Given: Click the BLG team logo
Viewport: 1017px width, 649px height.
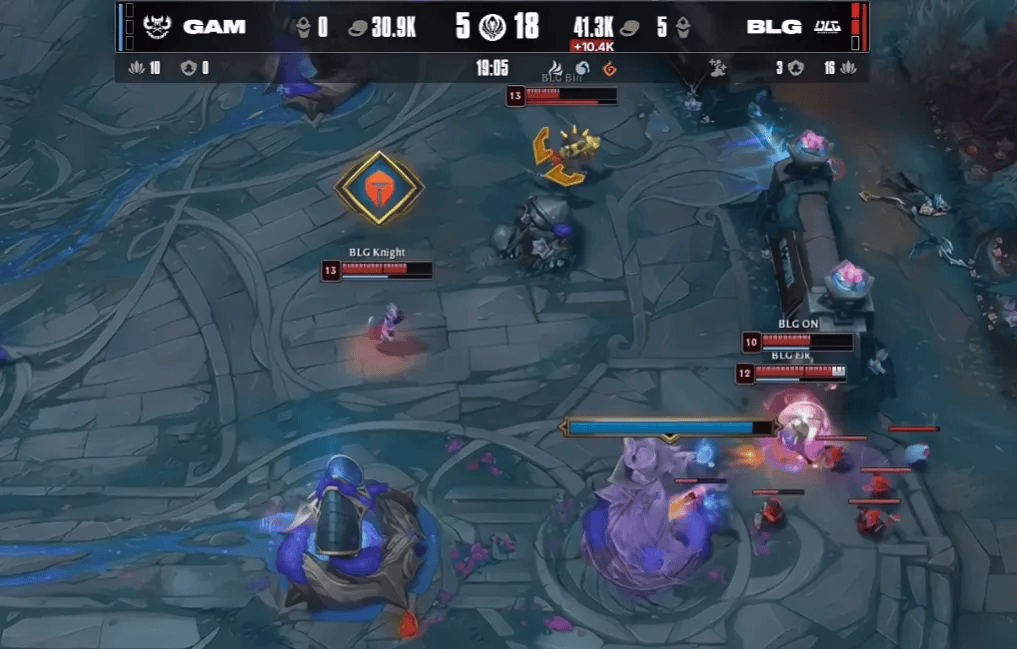Looking at the screenshot, I should coord(827,27).
